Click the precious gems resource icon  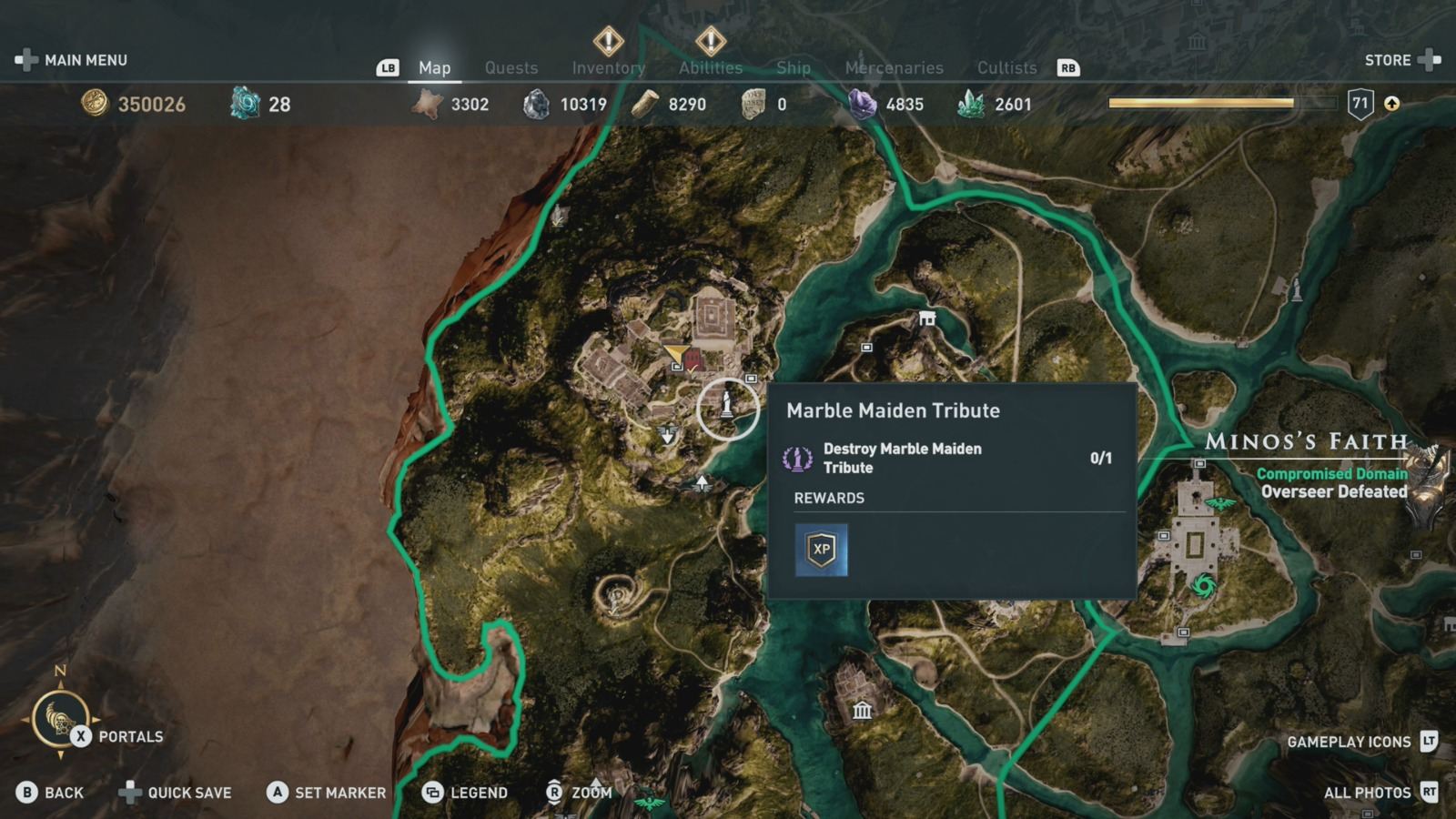pos(860,104)
